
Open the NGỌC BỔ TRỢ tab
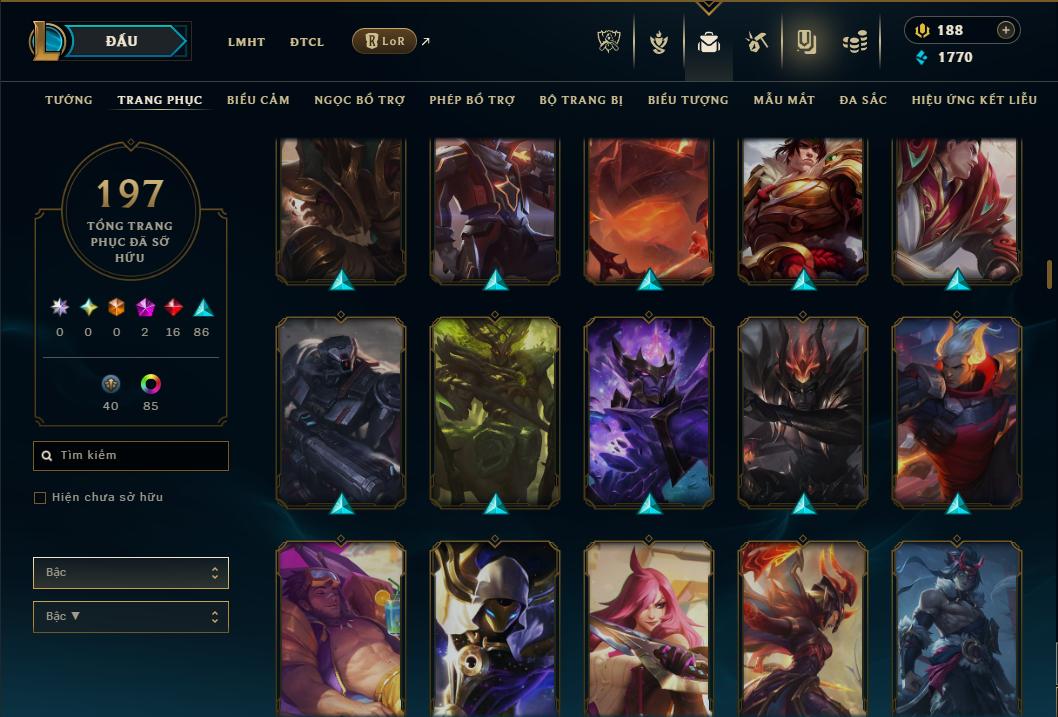(x=360, y=100)
